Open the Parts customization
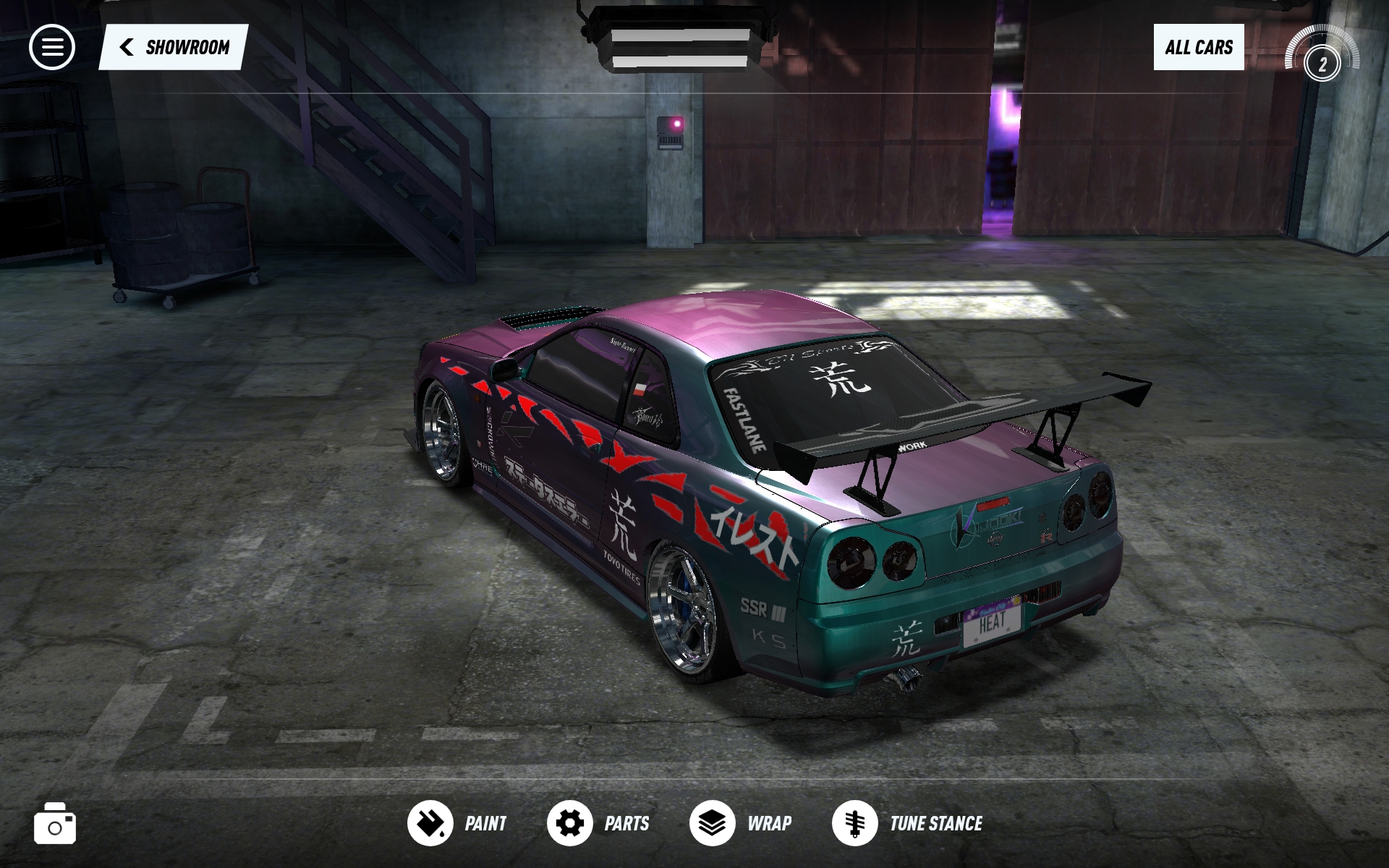 tap(598, 823)
